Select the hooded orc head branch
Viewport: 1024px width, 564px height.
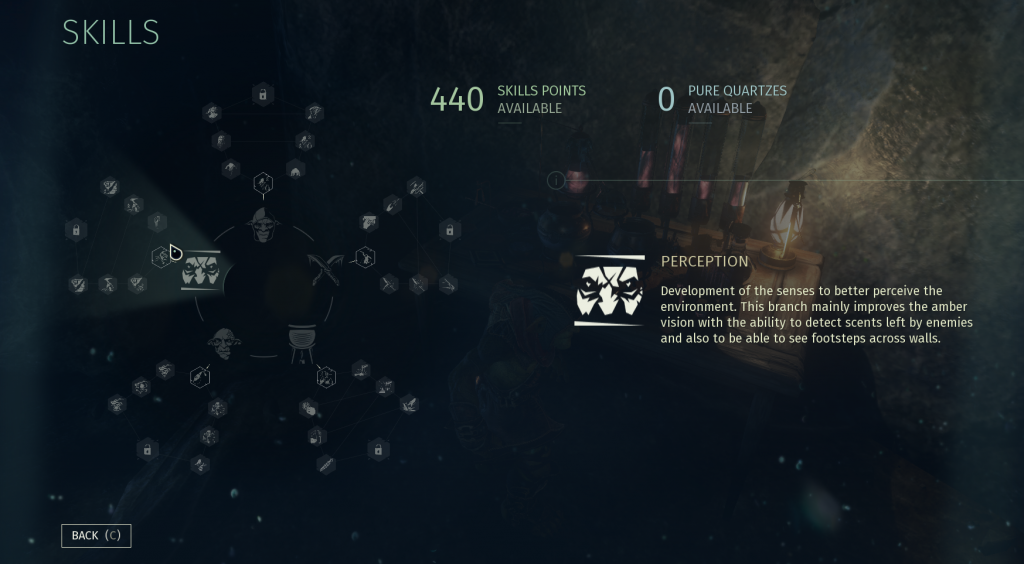pyautogui.click(x=262, y=226)
